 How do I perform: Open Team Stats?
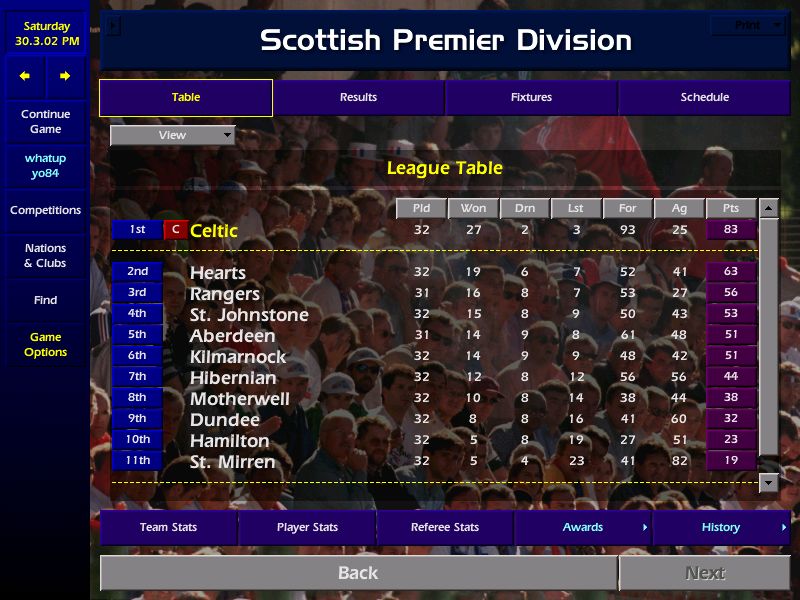click(x=168, y=528)
